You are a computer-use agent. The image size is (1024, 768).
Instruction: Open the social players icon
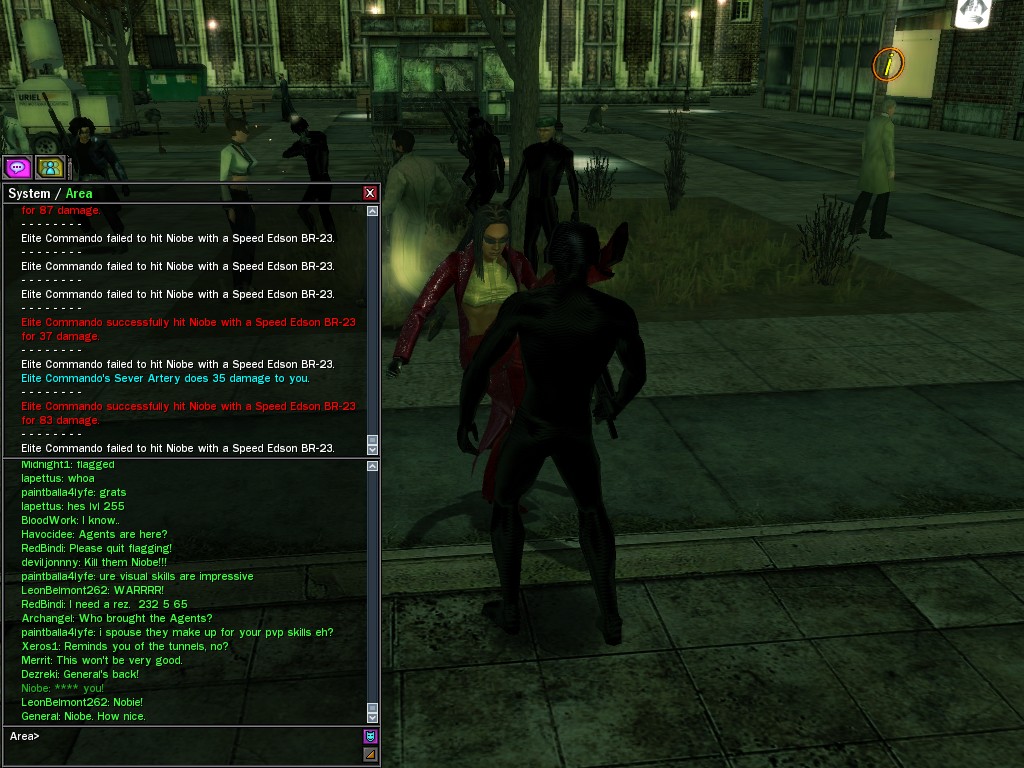click(x=50, y=168)
